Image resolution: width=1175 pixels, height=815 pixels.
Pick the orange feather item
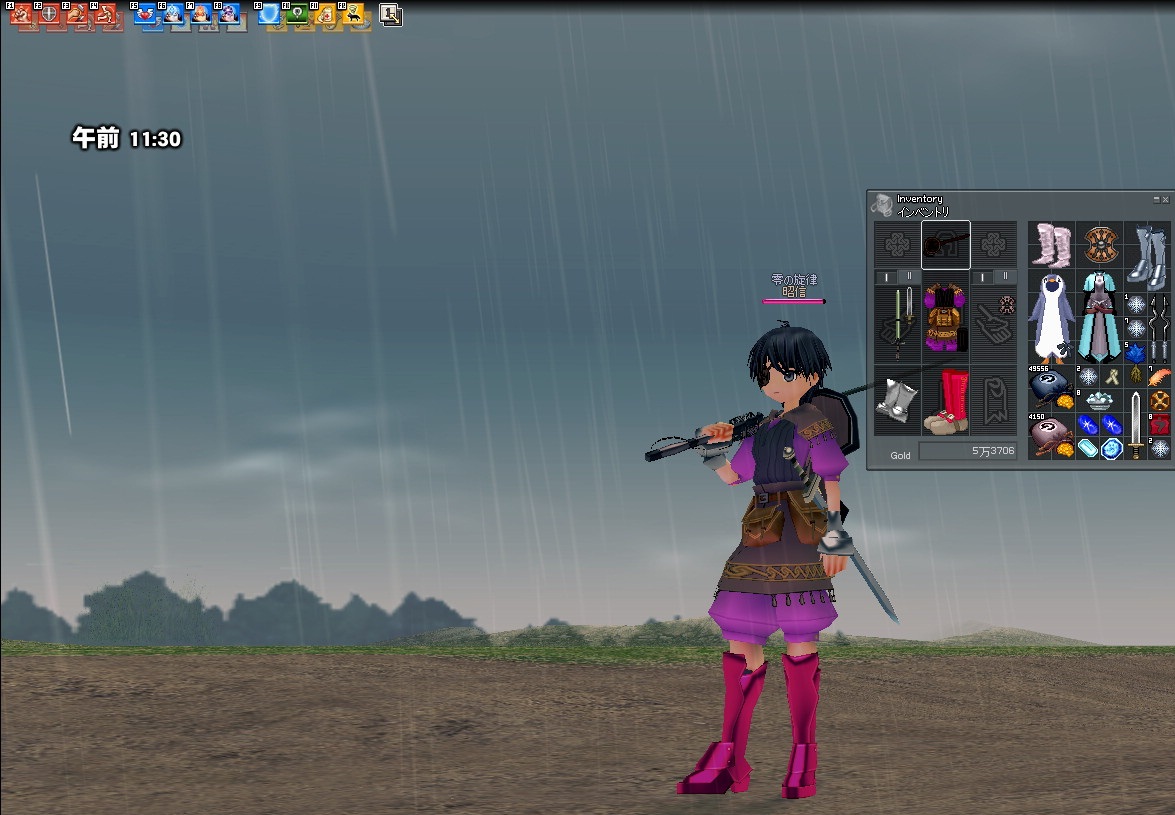[1160, 376]
